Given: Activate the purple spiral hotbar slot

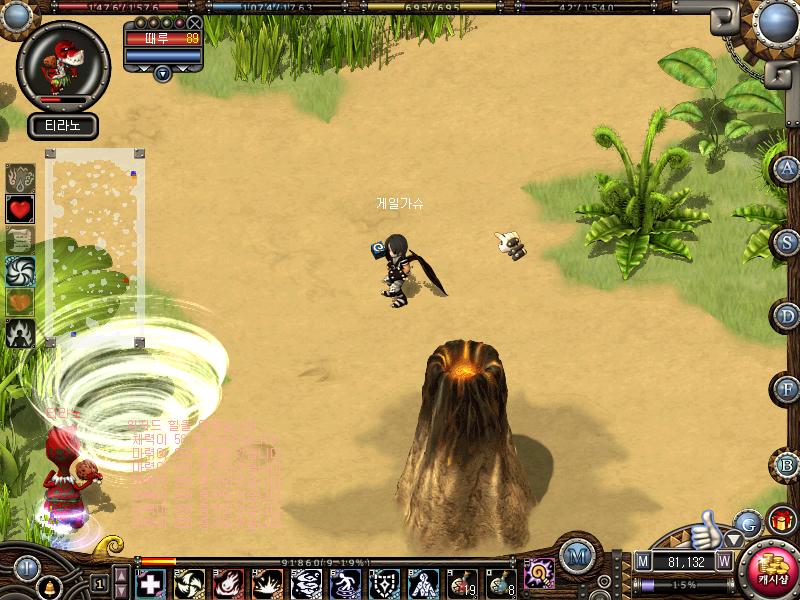Looking at the screenshot, I should (540, 573).
